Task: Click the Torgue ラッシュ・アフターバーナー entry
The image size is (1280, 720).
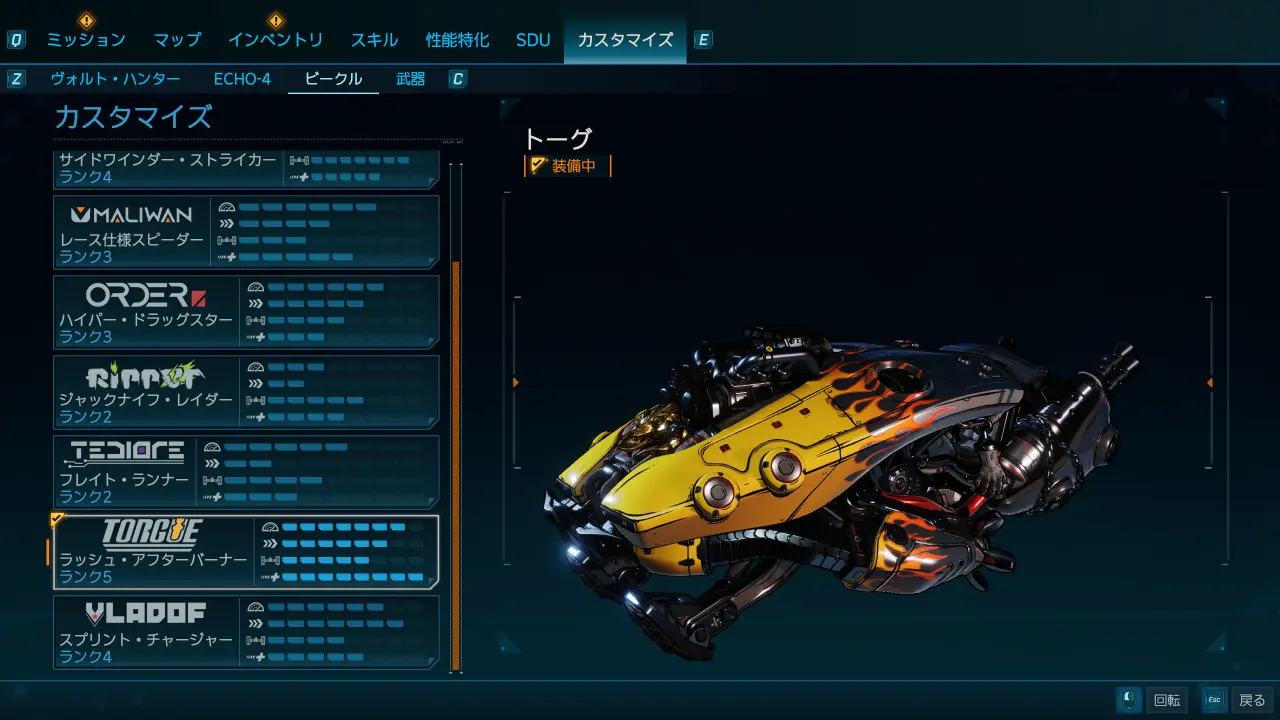Action: [246, 552]
